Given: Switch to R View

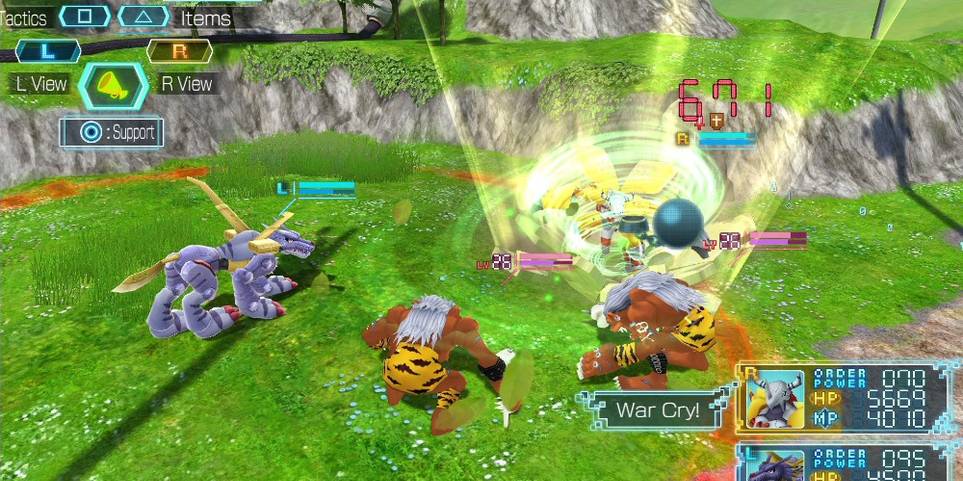Looking at the screenshot, I should (180, 52).
